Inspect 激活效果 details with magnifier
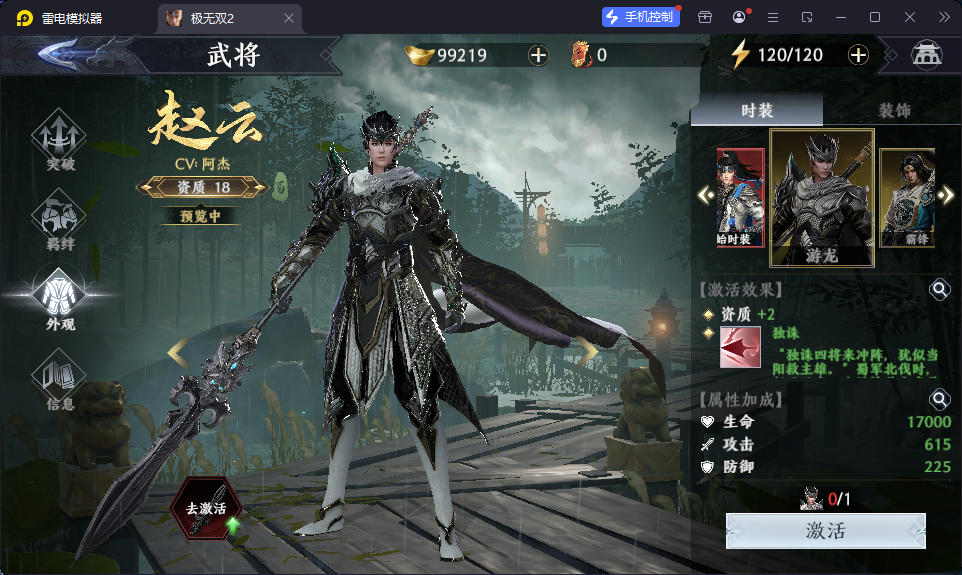Image resolution: width=962 pixels, height=575 pixels. pos(940,290)
